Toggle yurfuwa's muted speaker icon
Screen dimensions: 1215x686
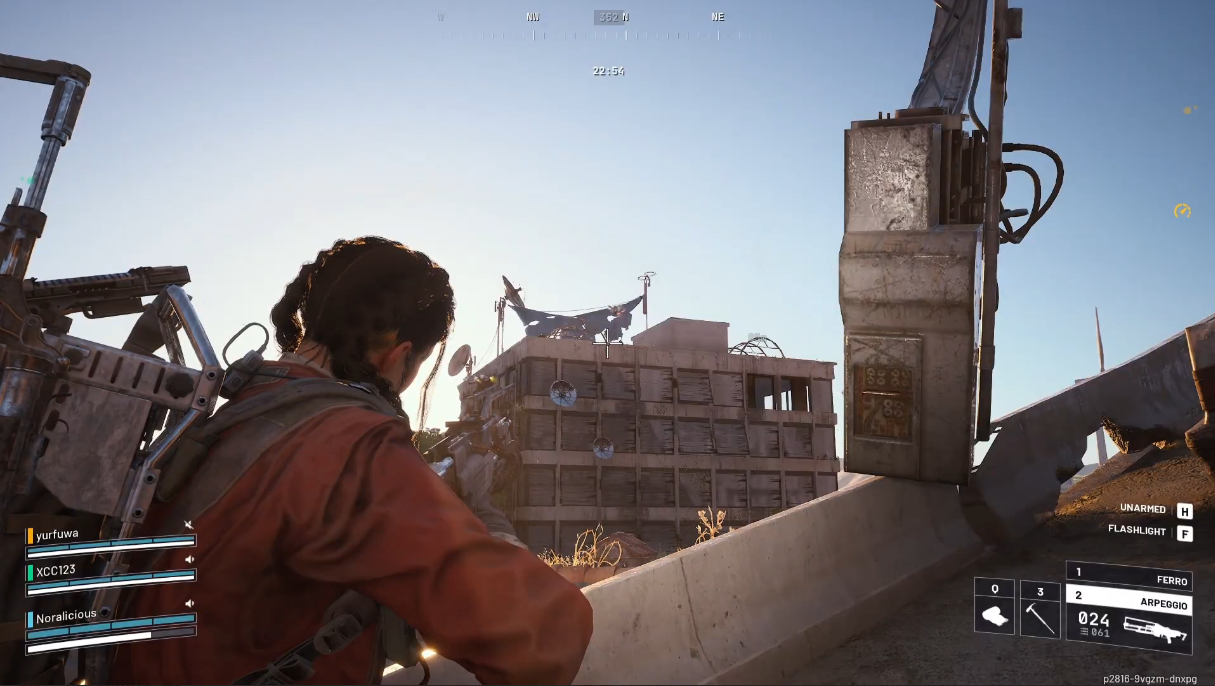pos(189,526)
